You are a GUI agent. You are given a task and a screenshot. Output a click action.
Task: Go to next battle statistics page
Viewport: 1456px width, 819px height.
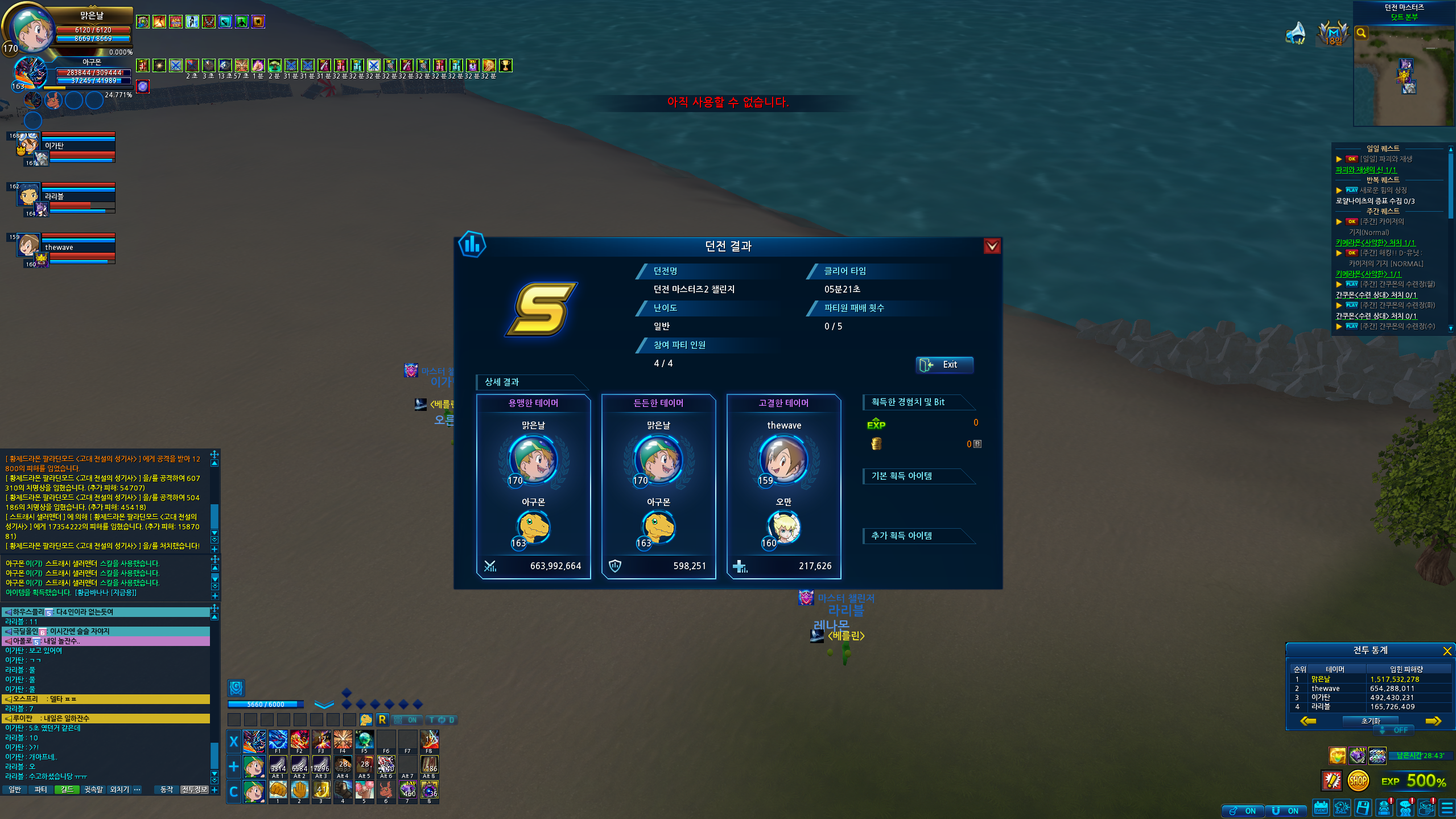(x=1433, y=721)
